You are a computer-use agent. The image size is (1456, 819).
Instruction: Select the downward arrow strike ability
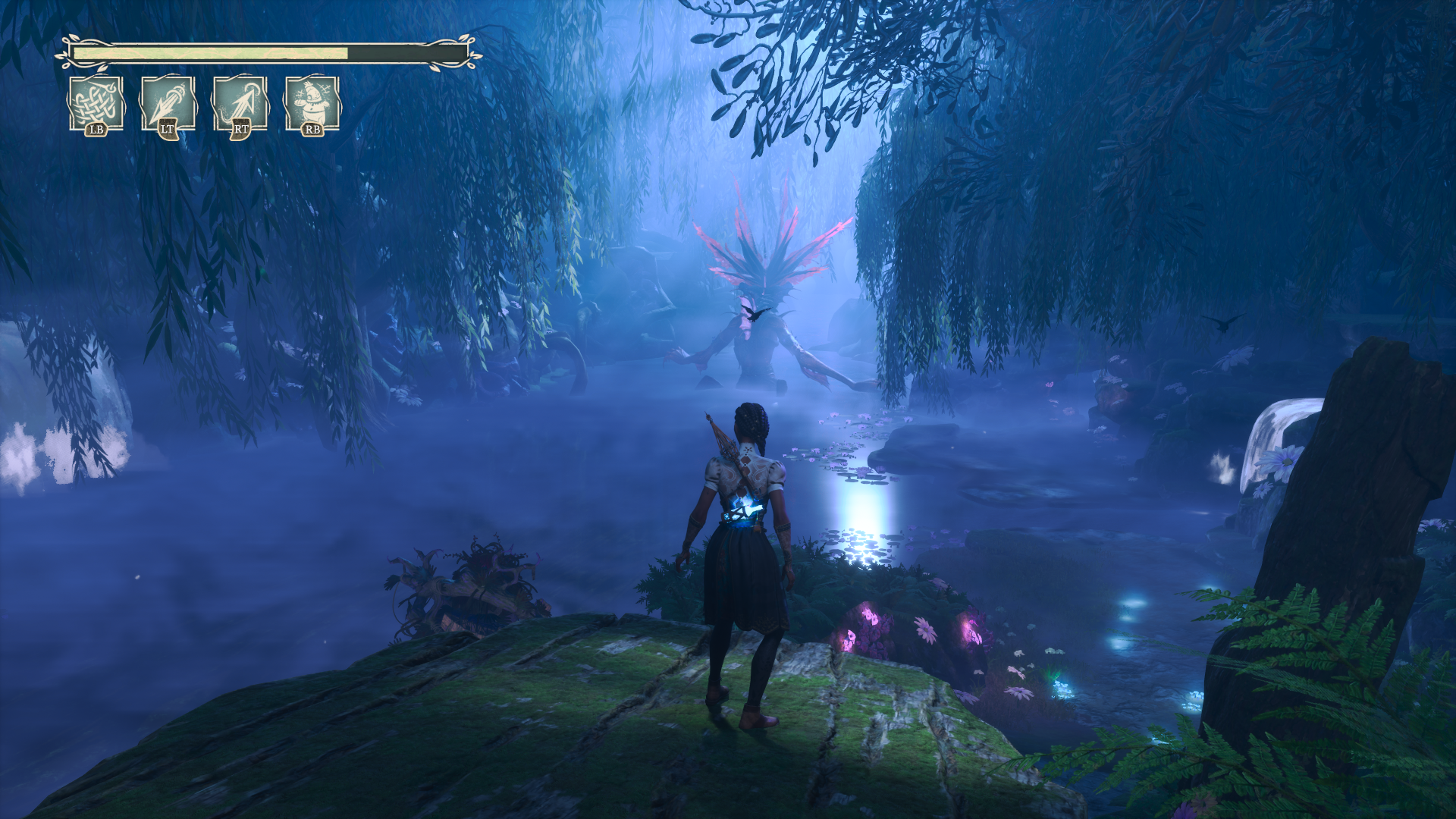pyautogui.click(x=168, y=104)
